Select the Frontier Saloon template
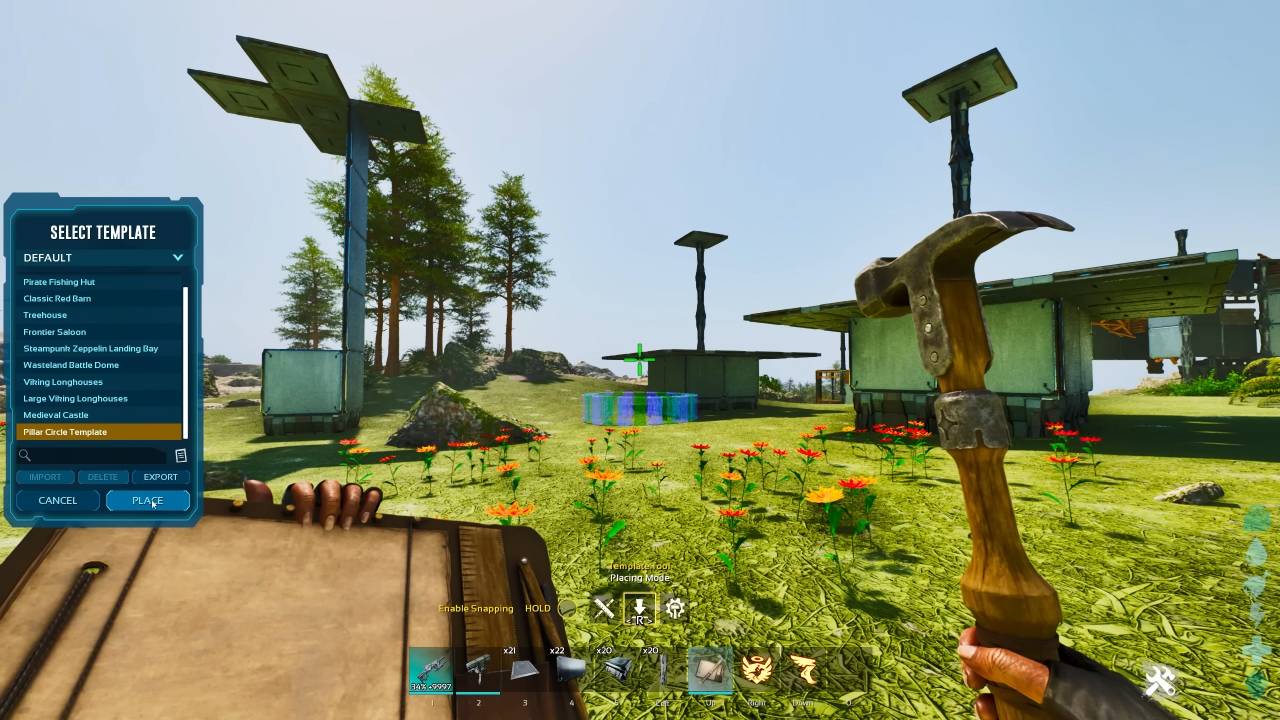This screenshot has width=1280, height=720. 55,332
